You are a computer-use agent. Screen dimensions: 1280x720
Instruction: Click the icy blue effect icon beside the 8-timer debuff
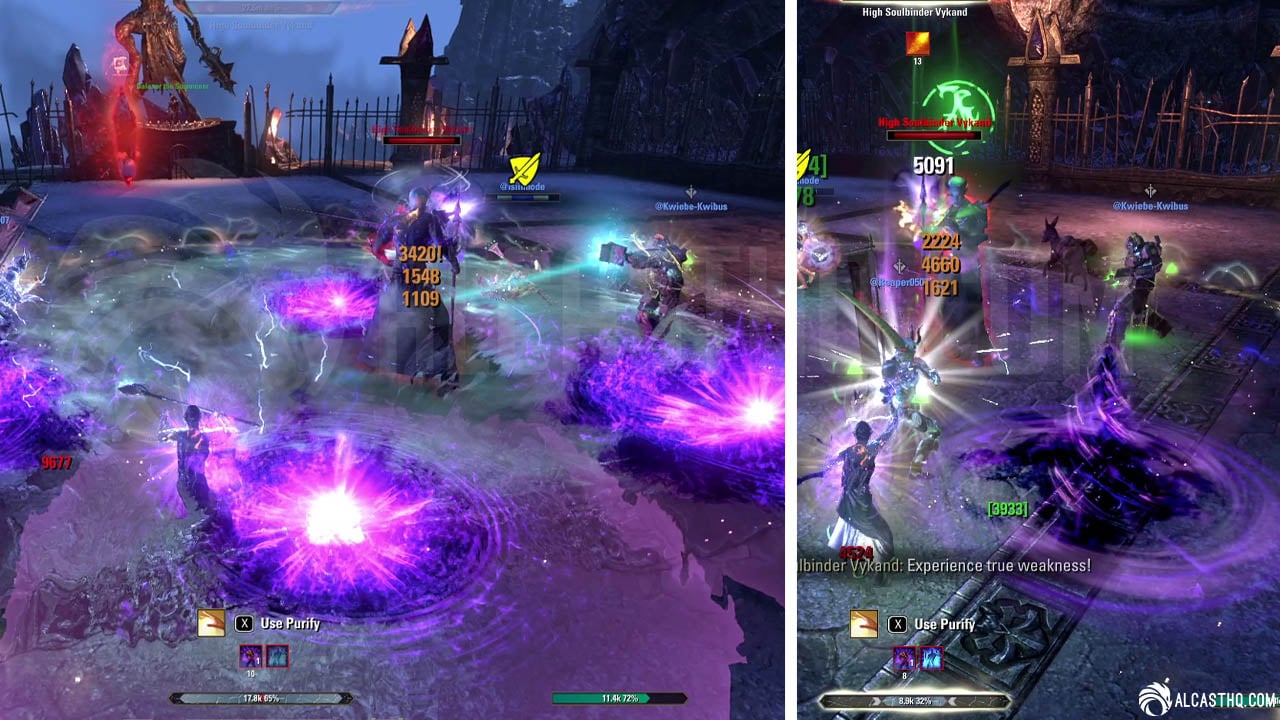tap(931, 657)
